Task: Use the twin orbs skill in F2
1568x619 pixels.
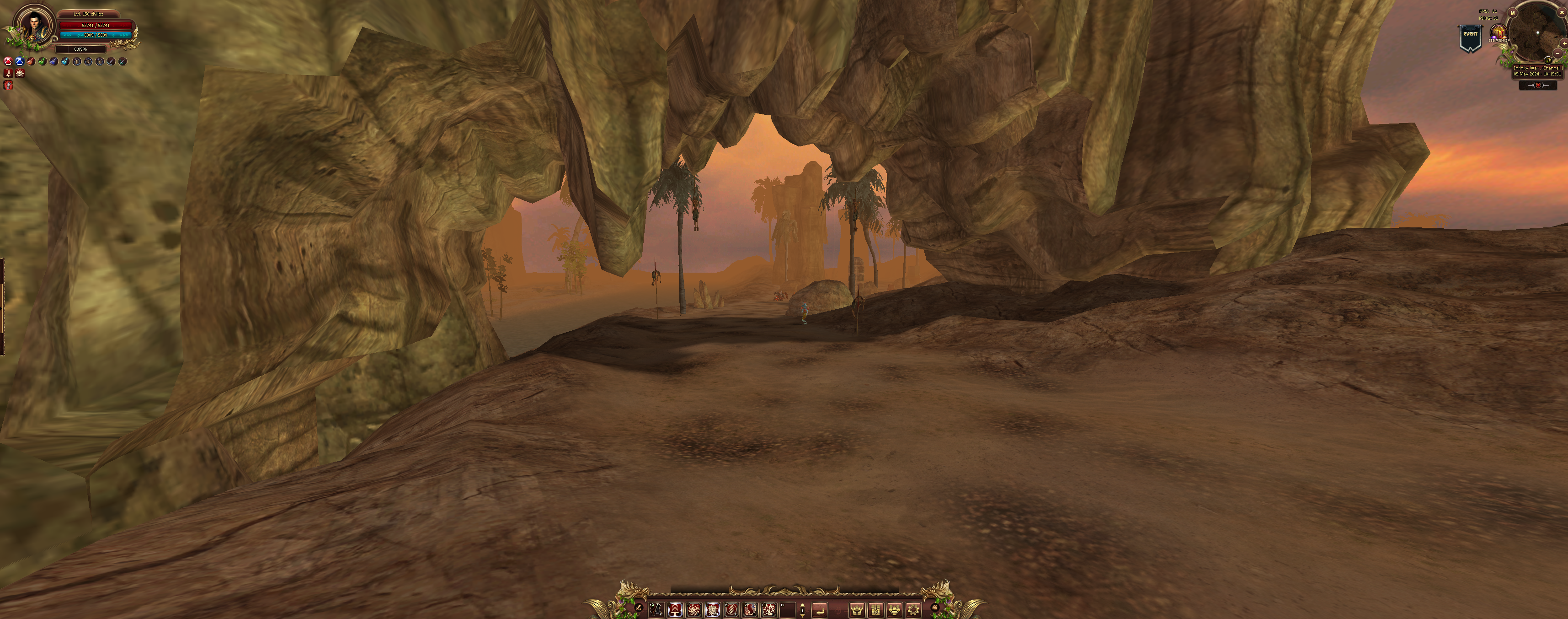Action: [x=751, y=609]
